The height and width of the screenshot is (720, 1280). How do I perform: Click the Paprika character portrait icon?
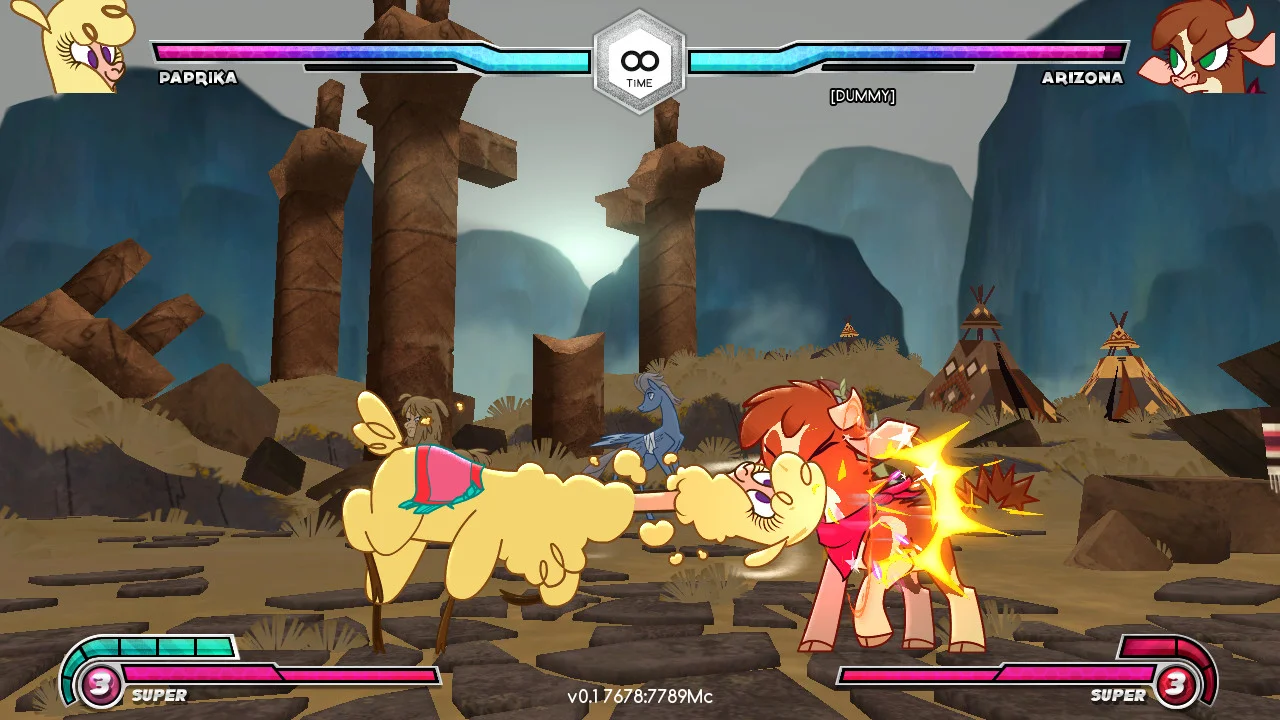click(x=68, y=45)
